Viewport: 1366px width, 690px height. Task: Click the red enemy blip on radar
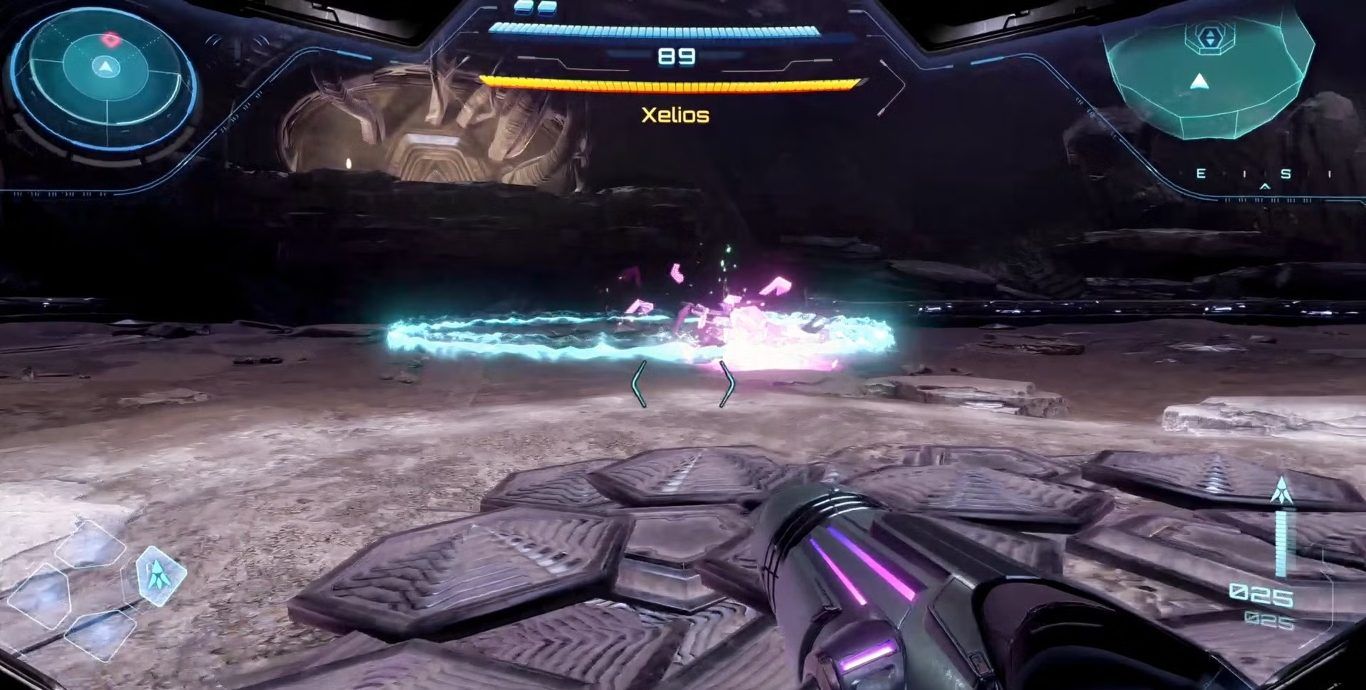pyautogui.click(x=110, y=40)
